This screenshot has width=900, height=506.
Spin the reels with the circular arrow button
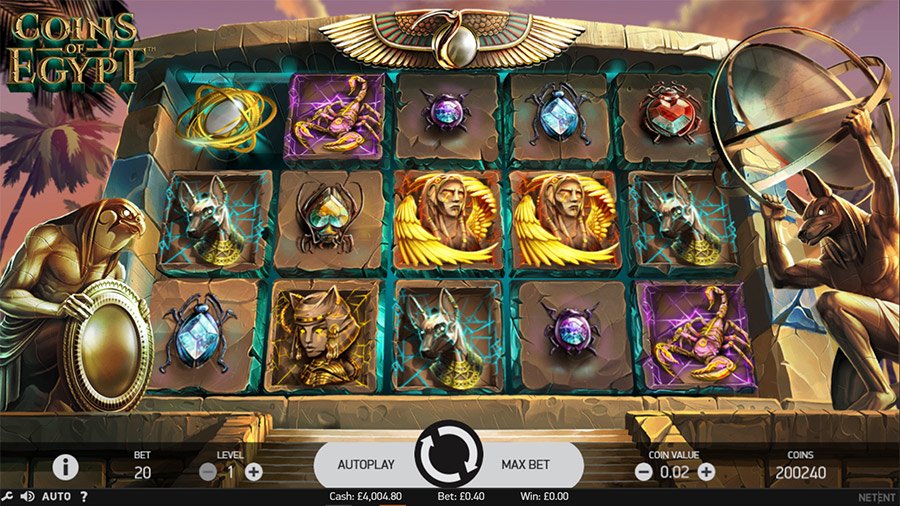pos(449,463)
